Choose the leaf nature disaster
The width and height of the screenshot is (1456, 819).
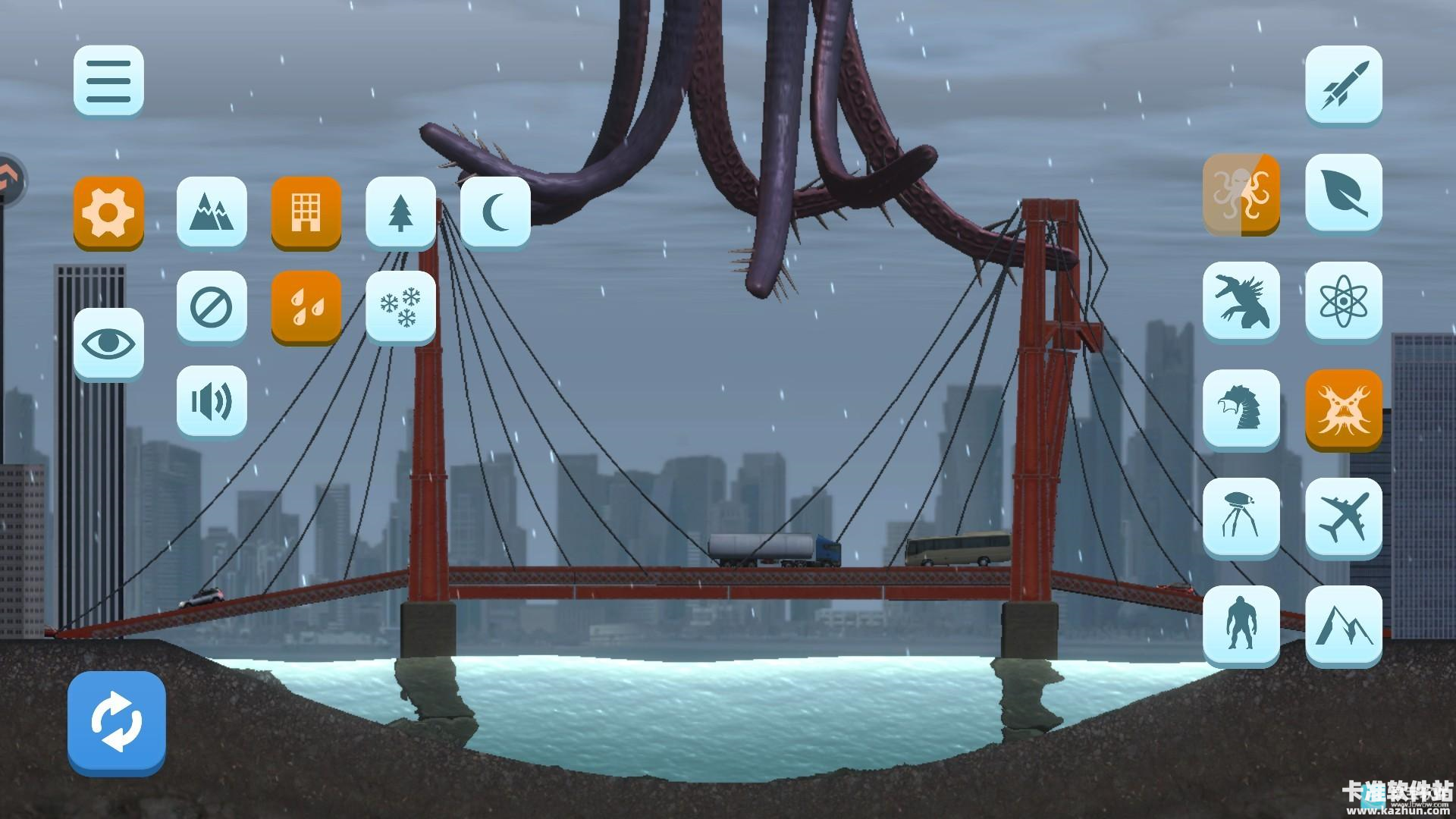(1343, 193)
